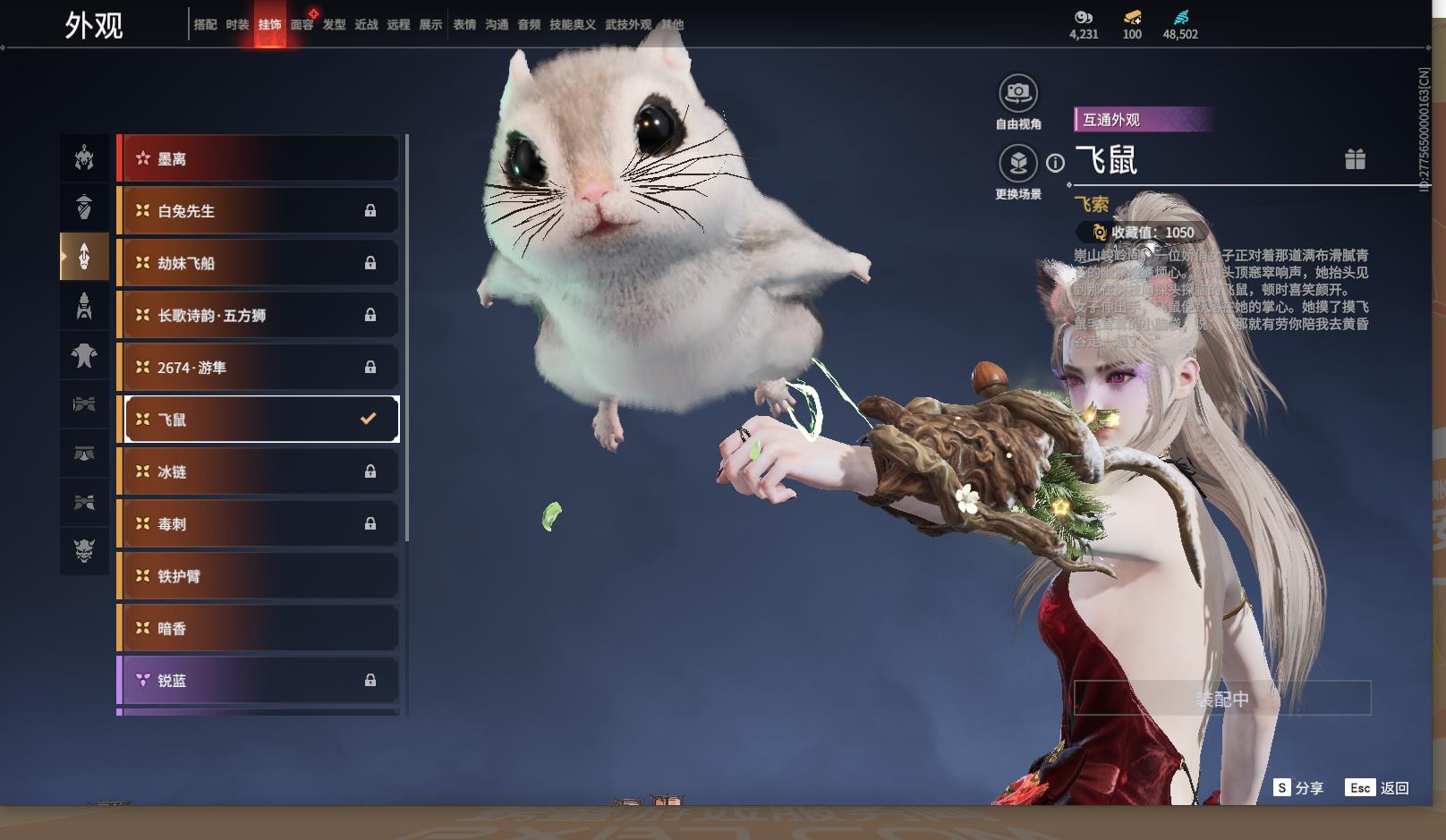Switch to the 表情 tab

(464, 25)
